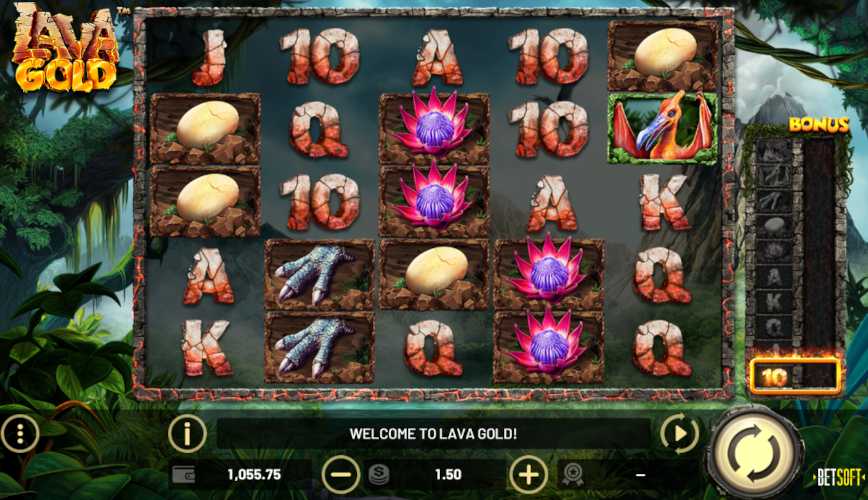868x500 pixels.
Task: Show the paytable info screen
Action: click(187, 434)
